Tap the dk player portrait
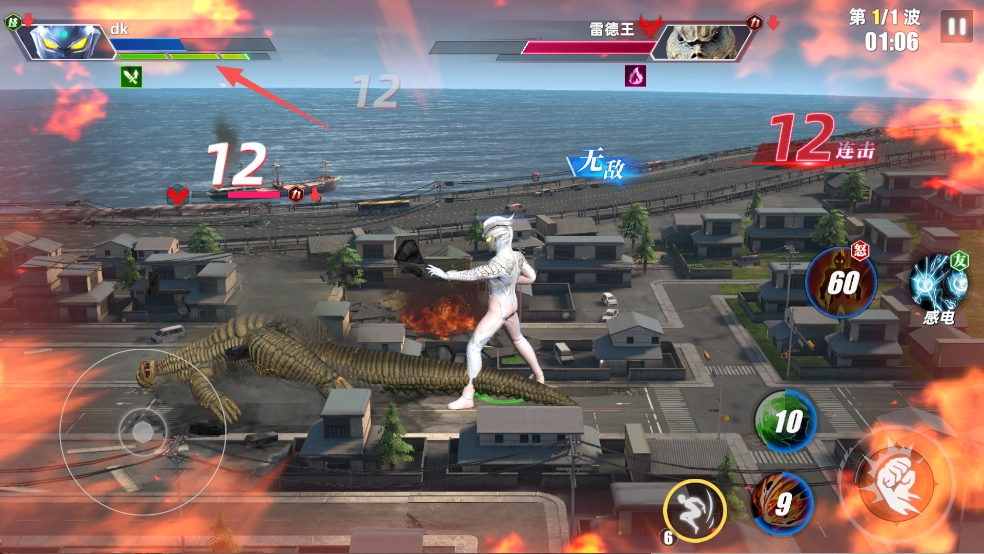Image resolution: width=984 pixels, height=554 pixels. [x=66, y=41]
